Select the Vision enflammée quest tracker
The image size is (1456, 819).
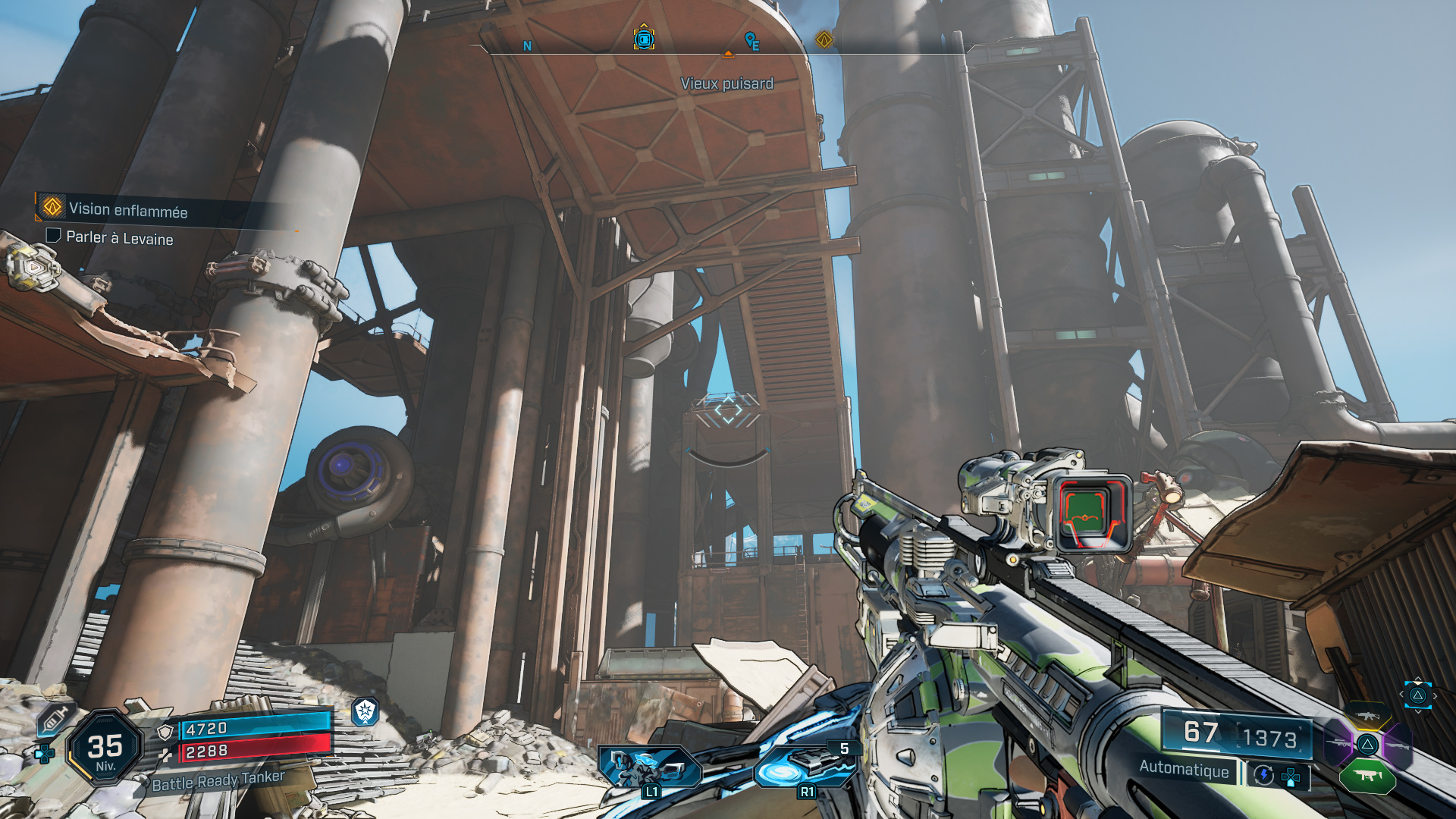(x=127, y=210)
